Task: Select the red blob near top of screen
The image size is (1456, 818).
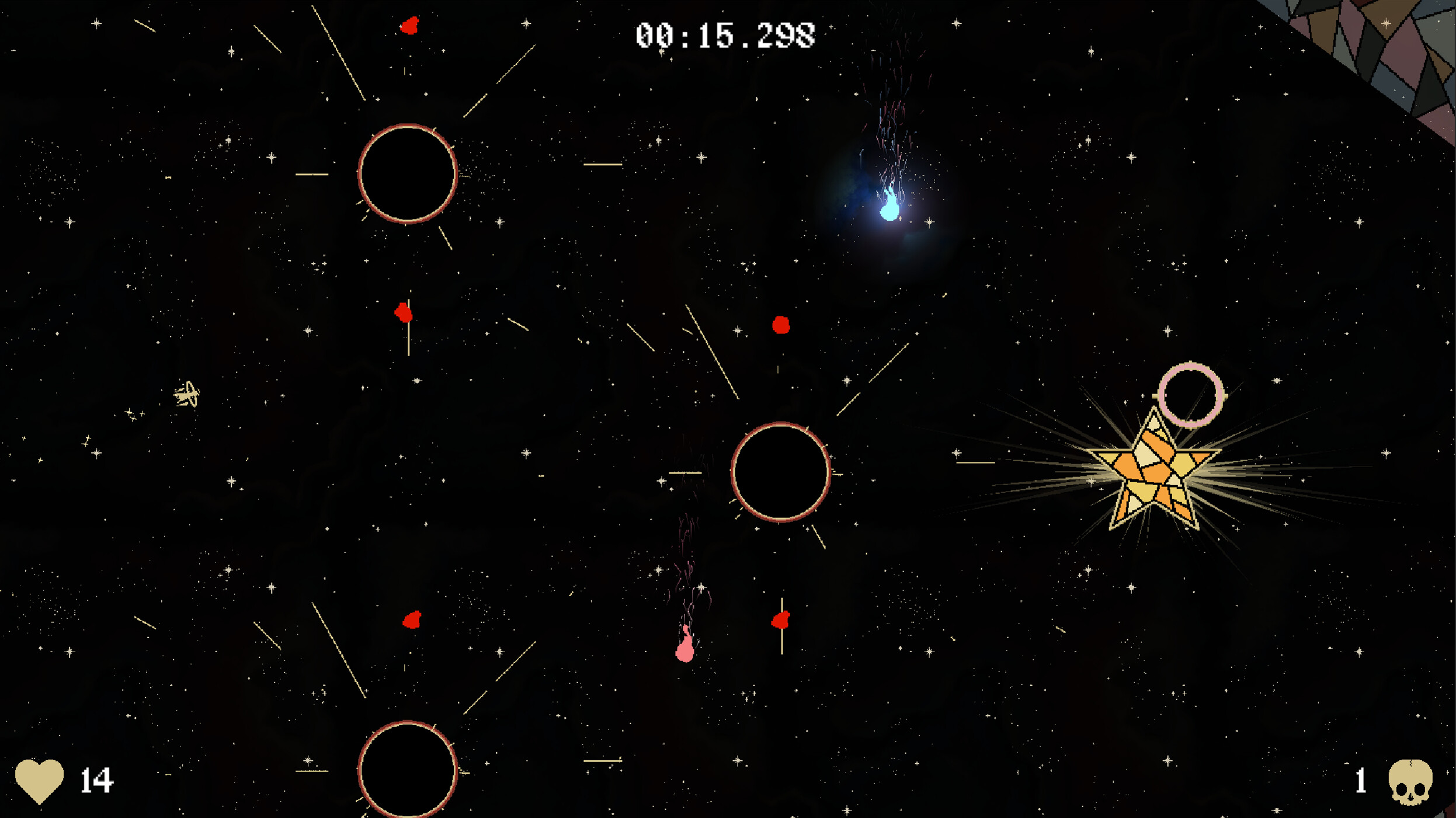Action: click(409, 25)
